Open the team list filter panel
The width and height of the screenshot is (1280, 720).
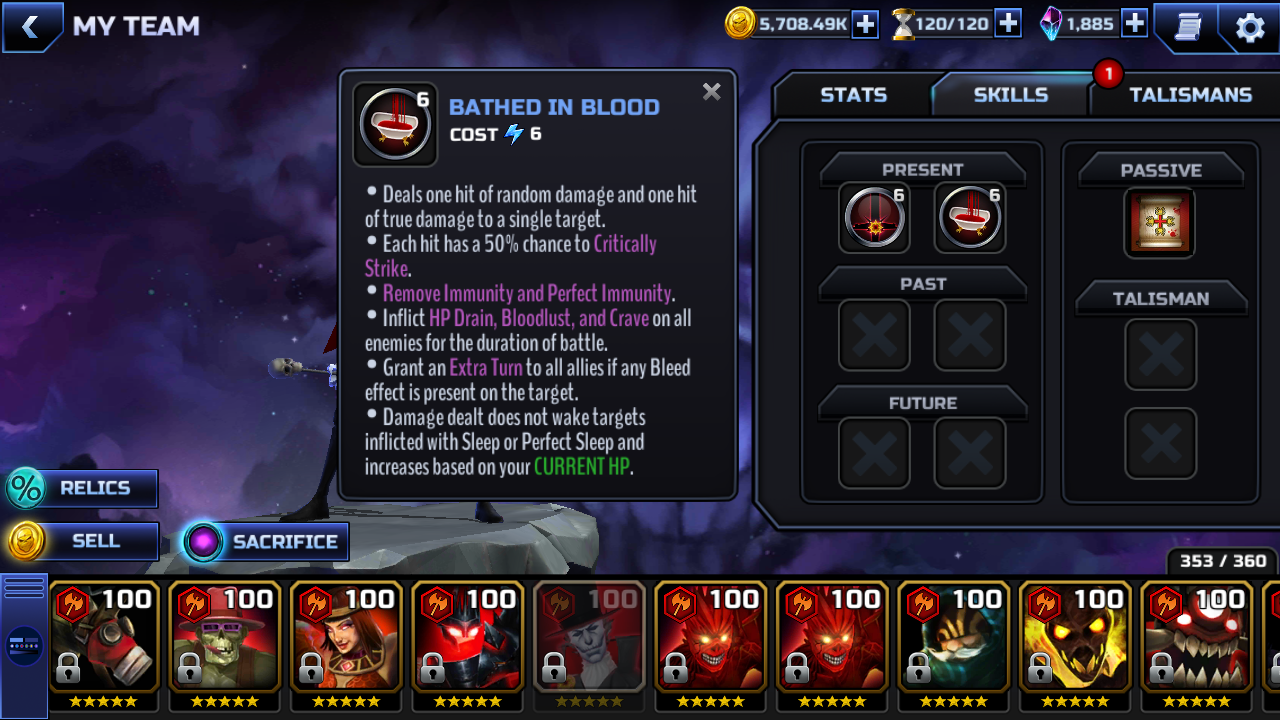click(x=24, y=645)
